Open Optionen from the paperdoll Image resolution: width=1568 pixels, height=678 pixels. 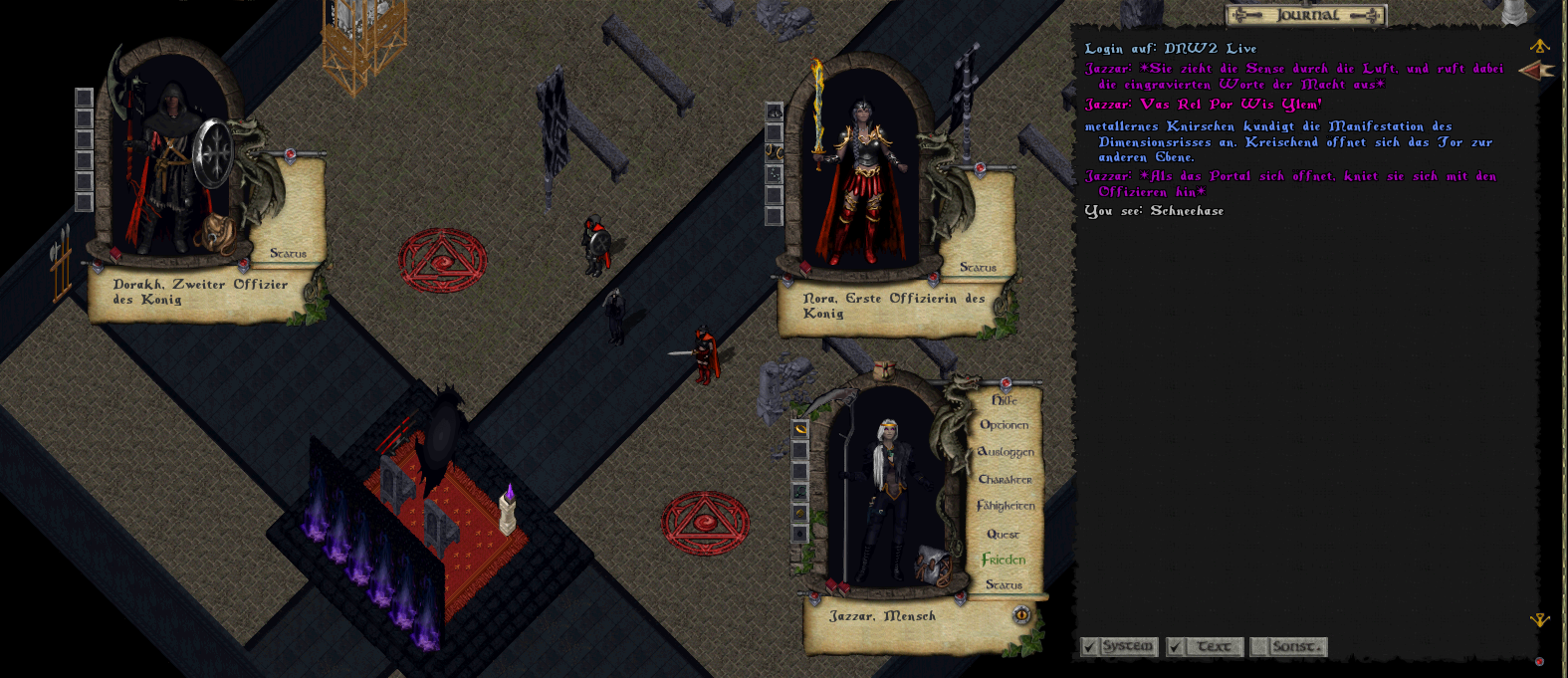tap(1004, 425)
